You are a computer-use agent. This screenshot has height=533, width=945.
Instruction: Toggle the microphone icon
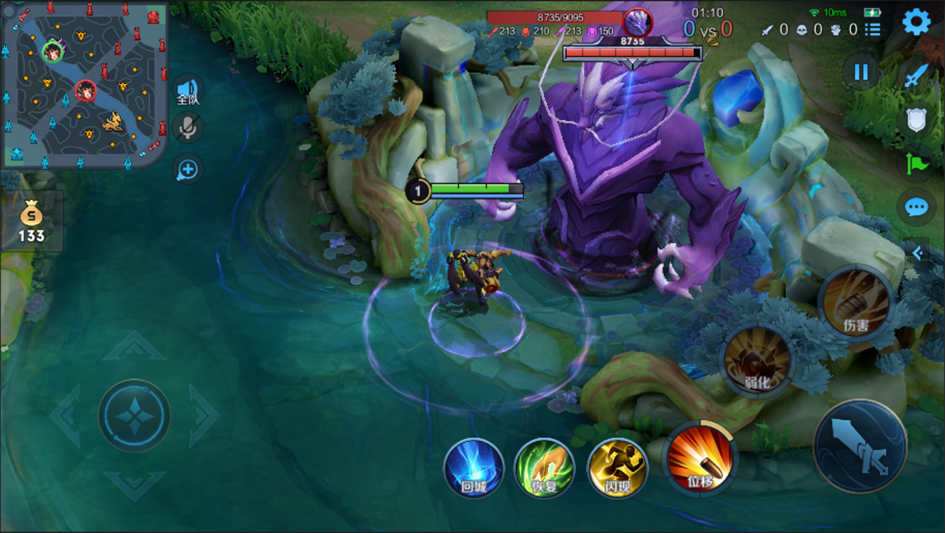coord(187,127)
